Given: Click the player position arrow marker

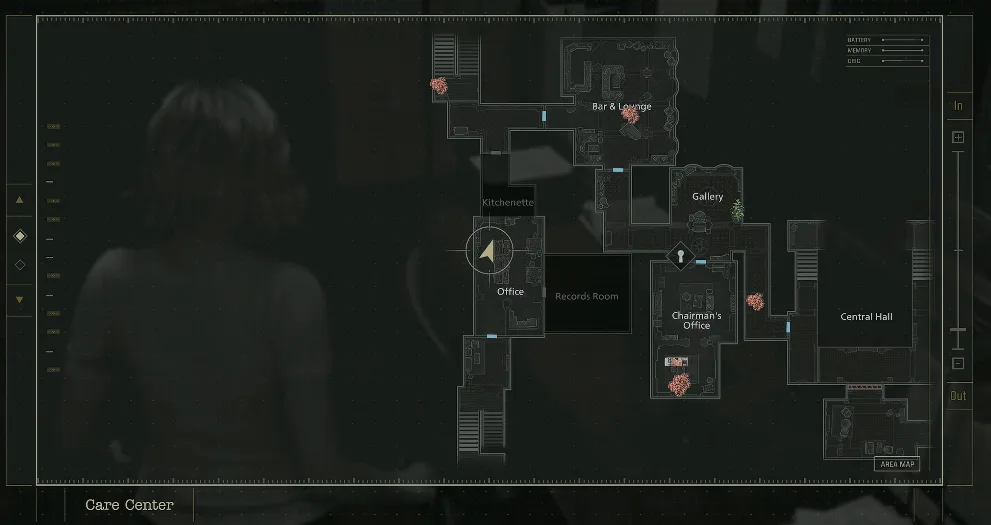Looking at the screenshot, I should click(488, 251).
